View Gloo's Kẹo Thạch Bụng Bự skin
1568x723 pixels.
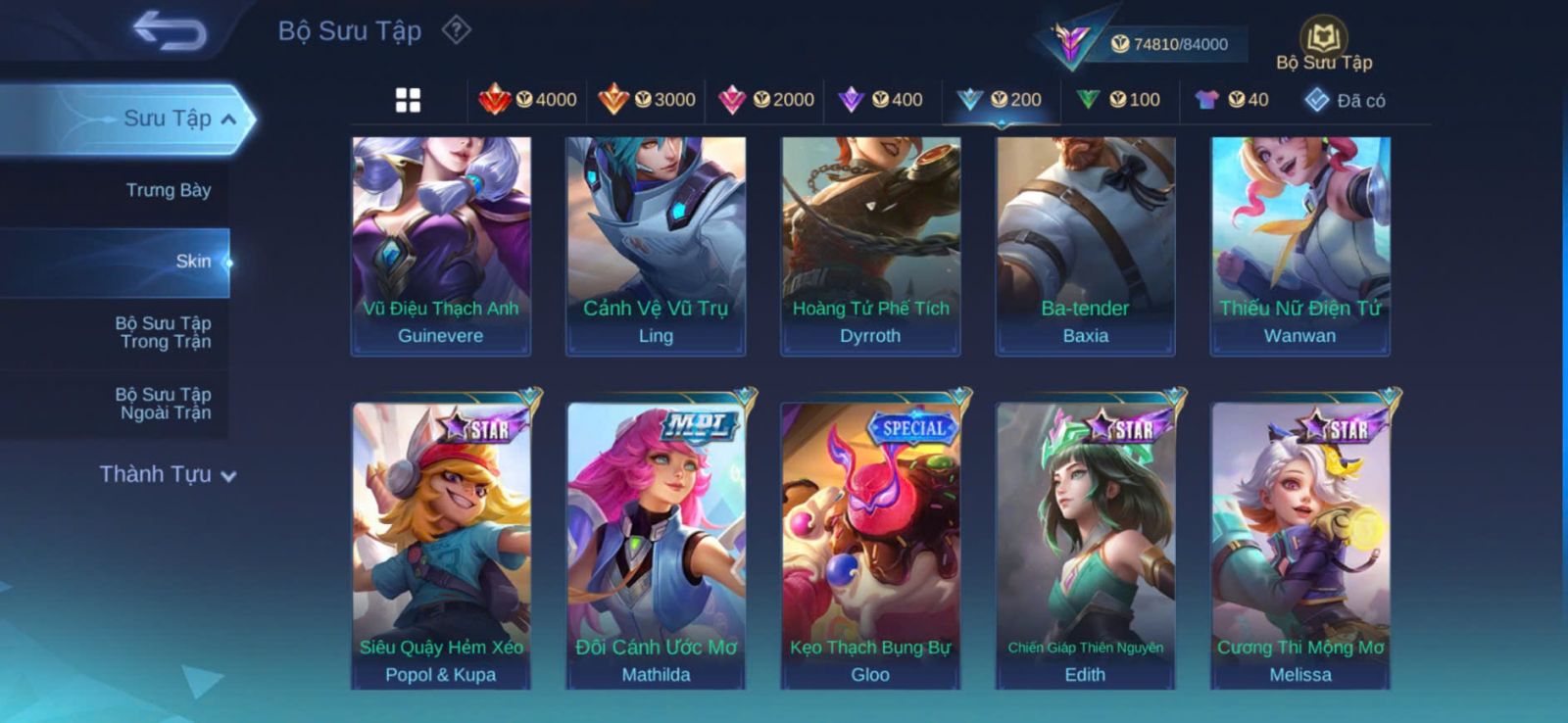(870, 545)
